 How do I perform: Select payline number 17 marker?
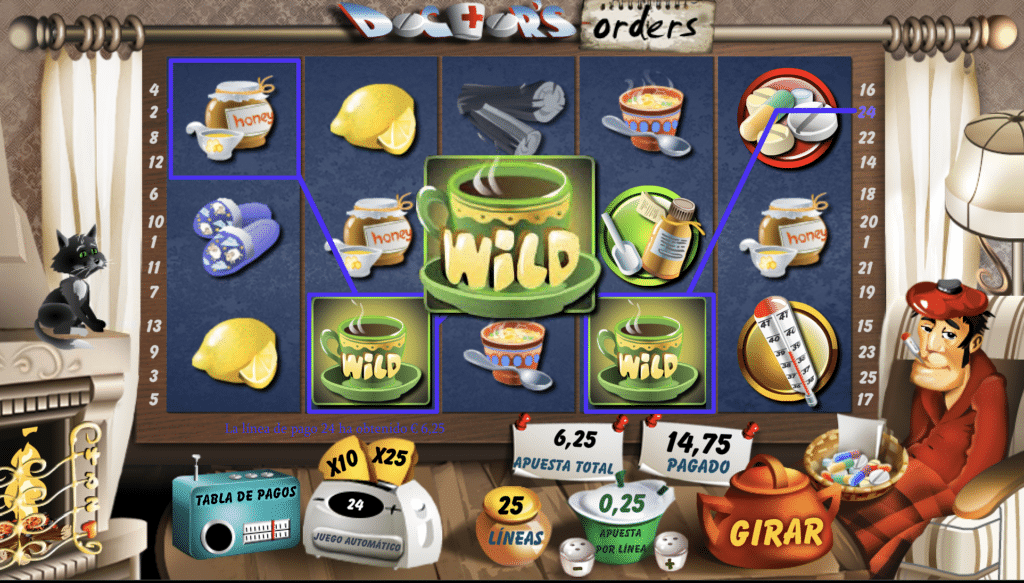(867, 399)
